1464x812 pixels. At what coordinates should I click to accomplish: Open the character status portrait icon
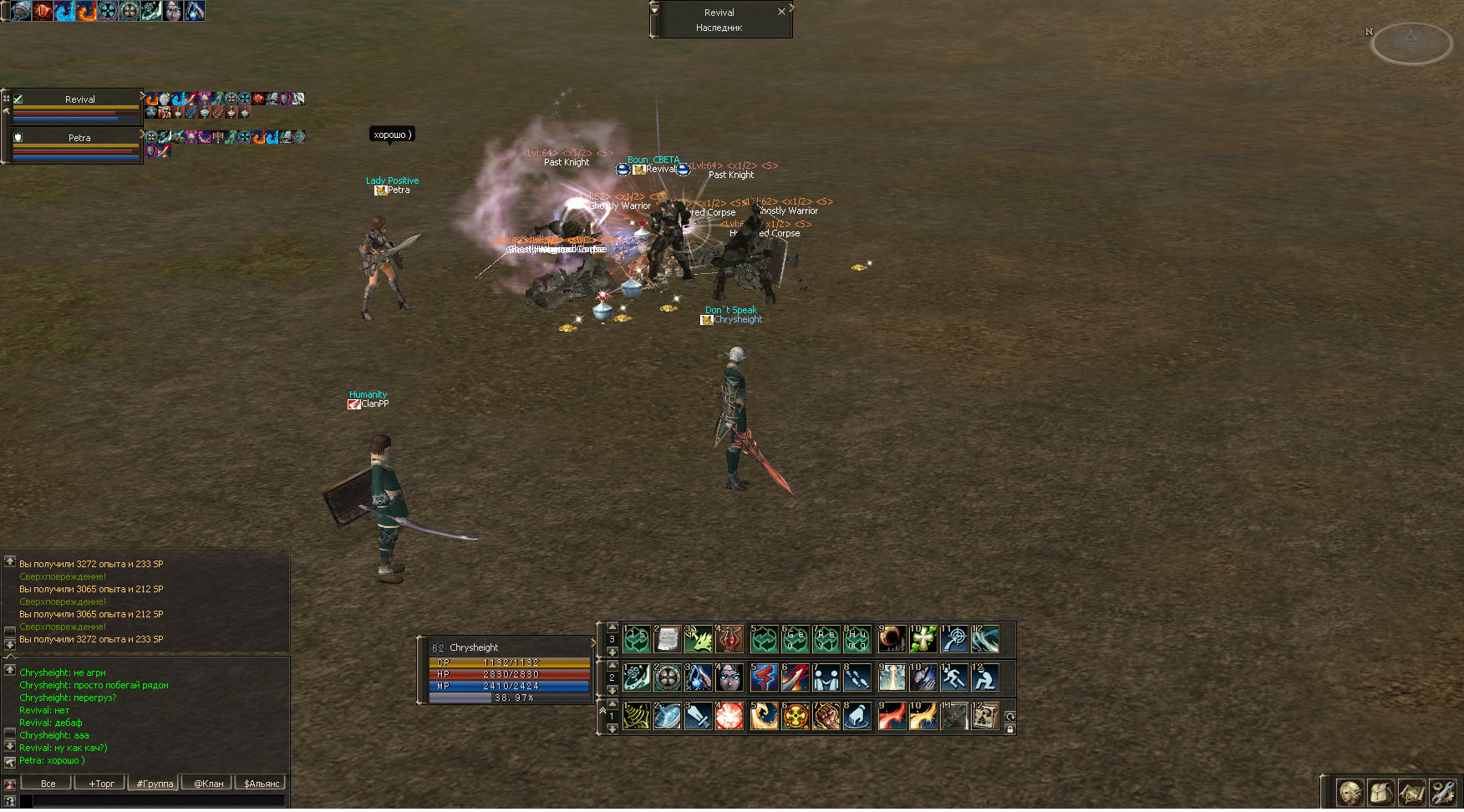click(x=1350, y=792)
